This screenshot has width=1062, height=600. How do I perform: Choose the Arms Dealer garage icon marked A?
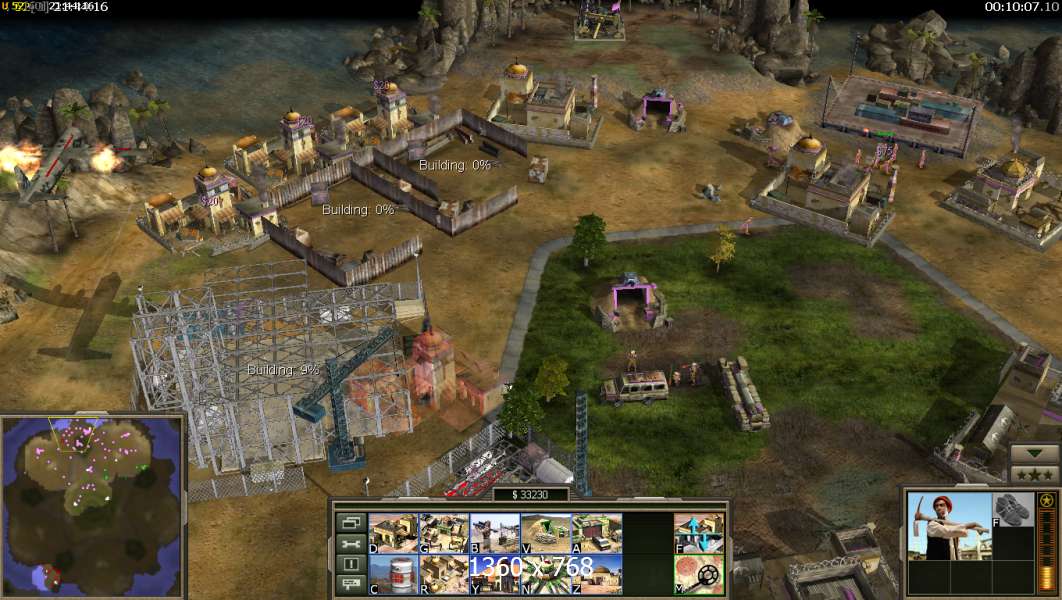pos(597,533)
